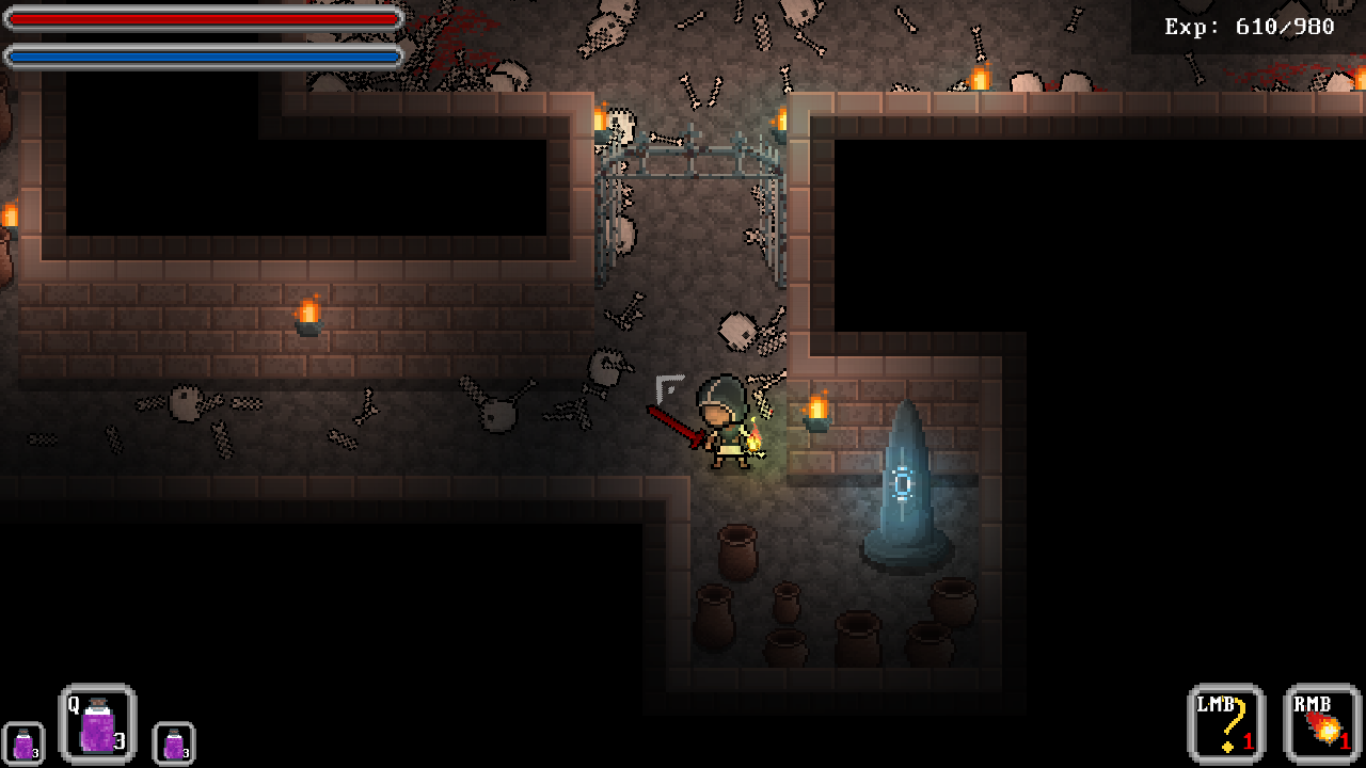Click the Exp 610/980 counter text
Screen dimensions: 1366x768
[1247, 28]
